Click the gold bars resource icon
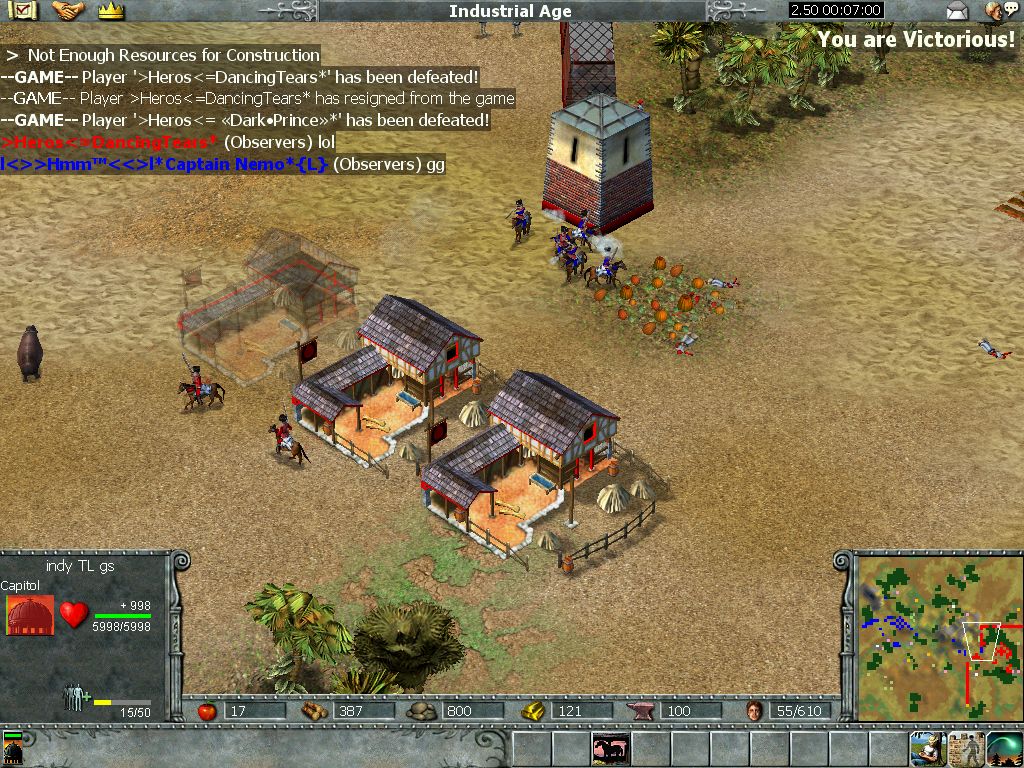Image resolution: width=1024 pixels, height=768 pixels. pyautogui.click(x=533, y=711)
